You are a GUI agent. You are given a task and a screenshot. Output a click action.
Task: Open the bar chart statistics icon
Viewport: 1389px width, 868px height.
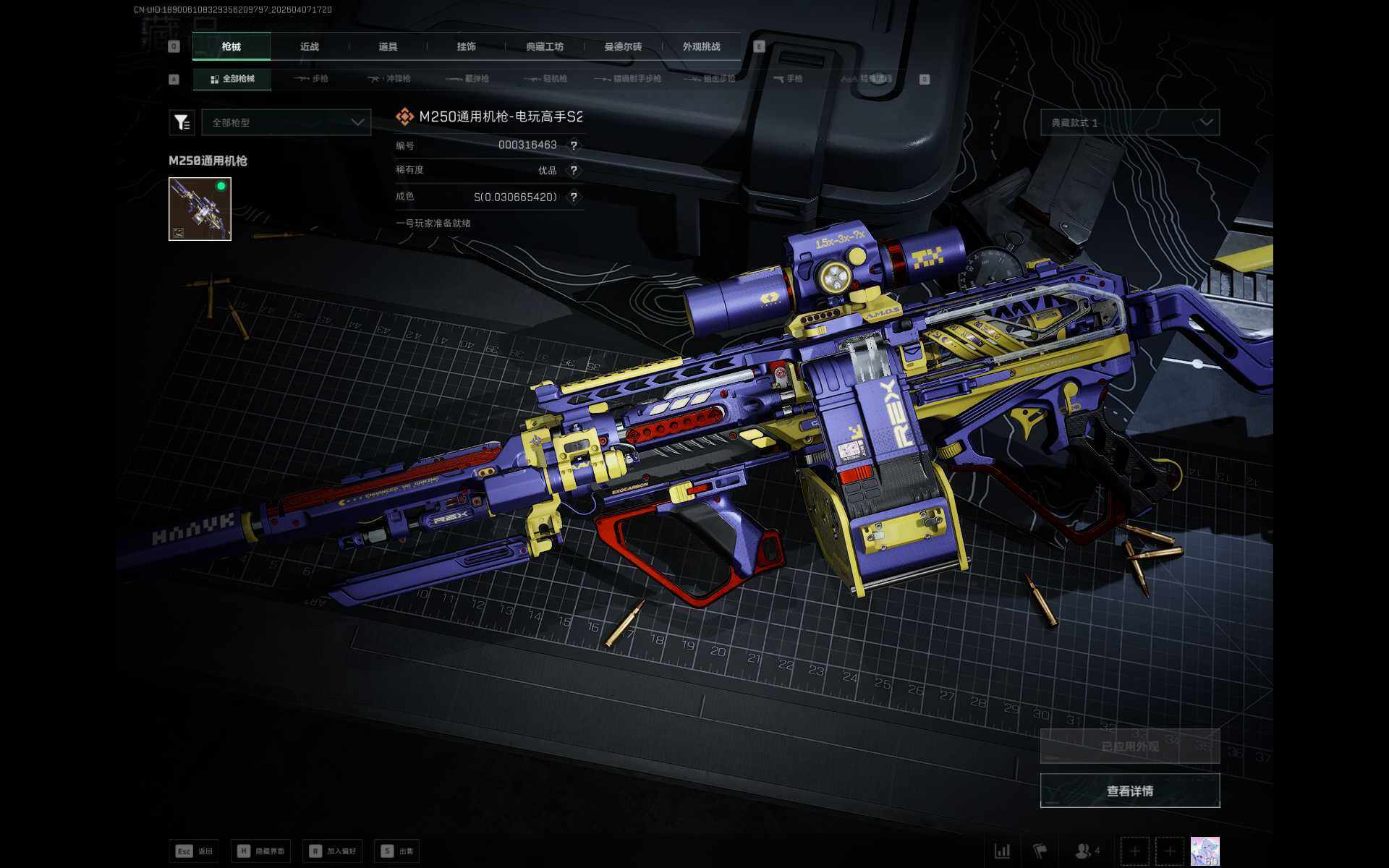1002,851
